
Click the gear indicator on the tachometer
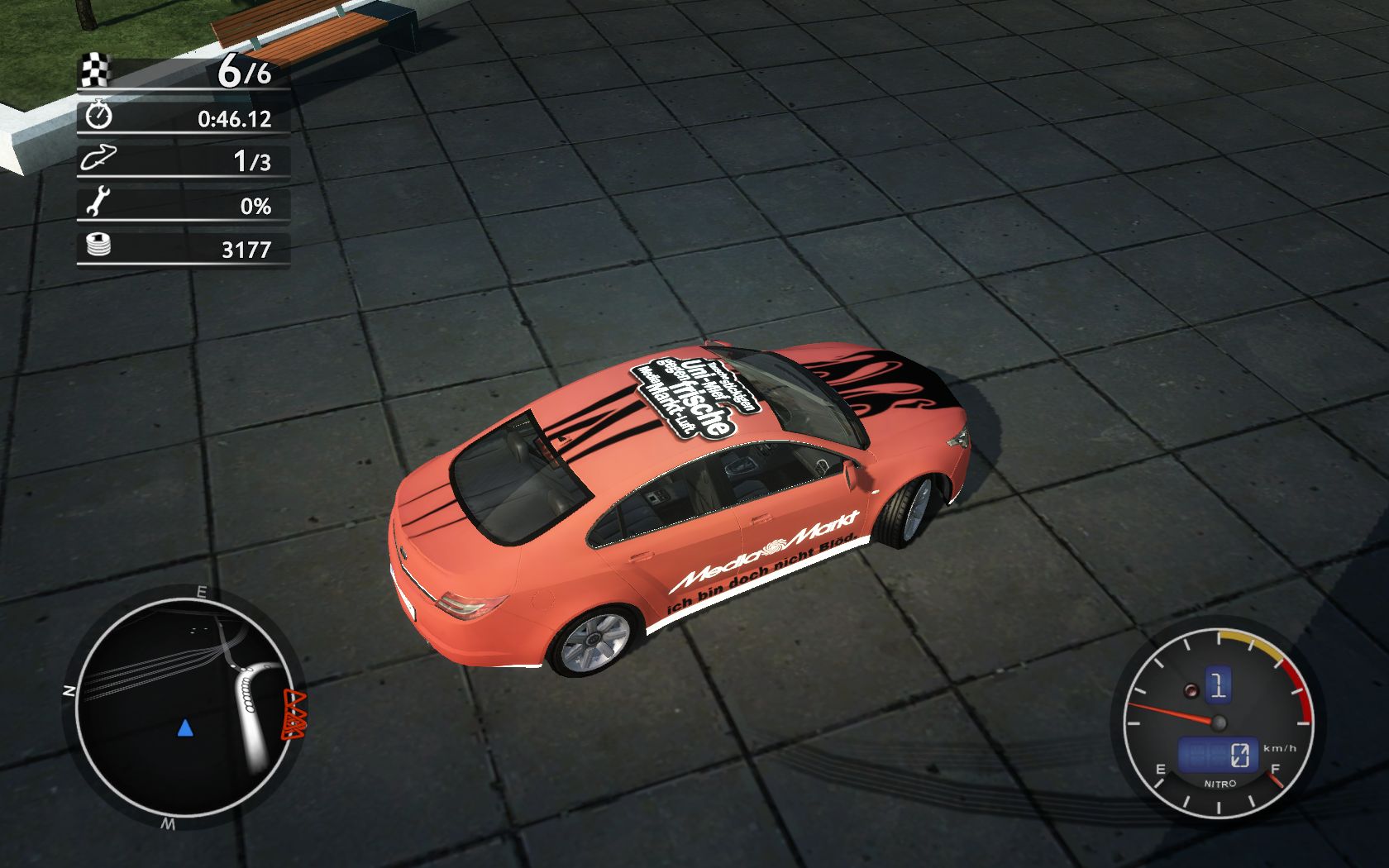pos(1217,684)
